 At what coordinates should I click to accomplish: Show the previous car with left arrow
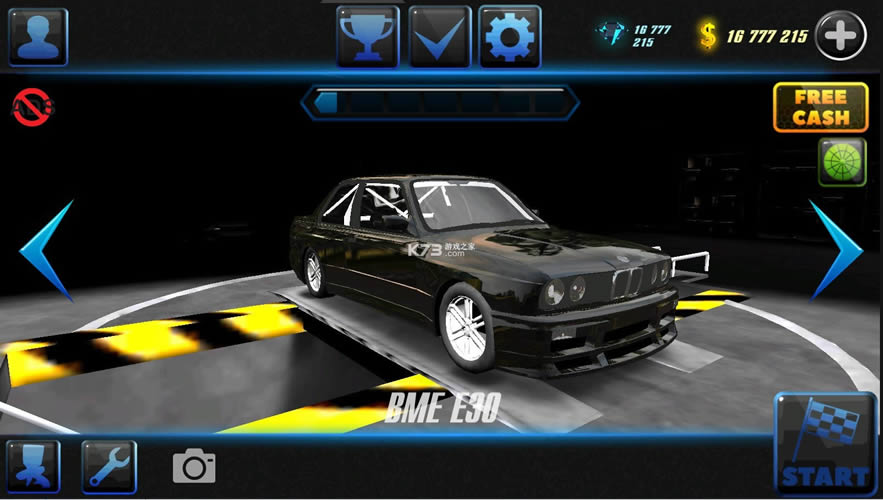pos(50,250)
